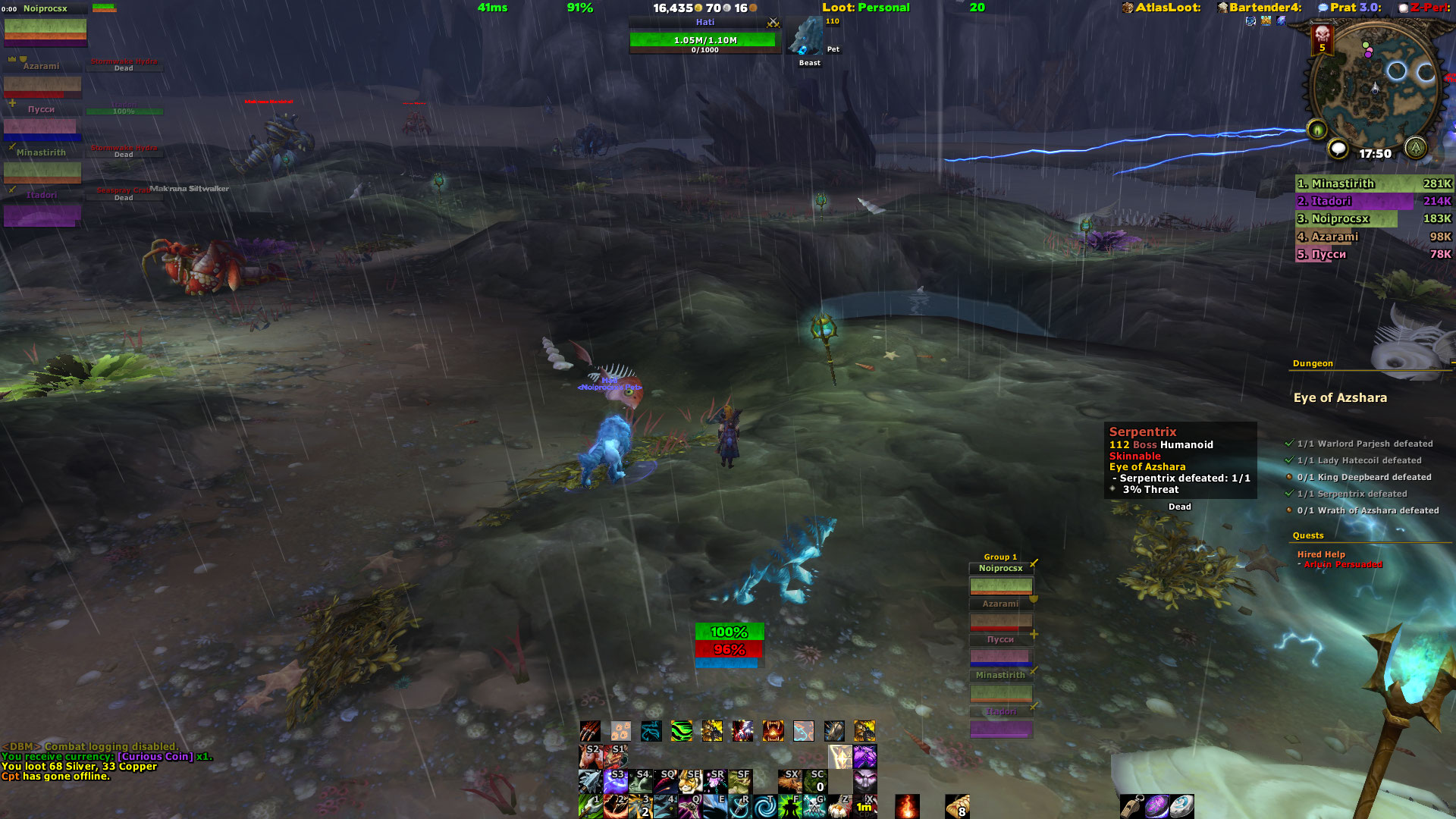This screenshot has height=819, width=1456.
Task: Open the dungeon difficulty skull banner
Action: [x=1323, y=38]
